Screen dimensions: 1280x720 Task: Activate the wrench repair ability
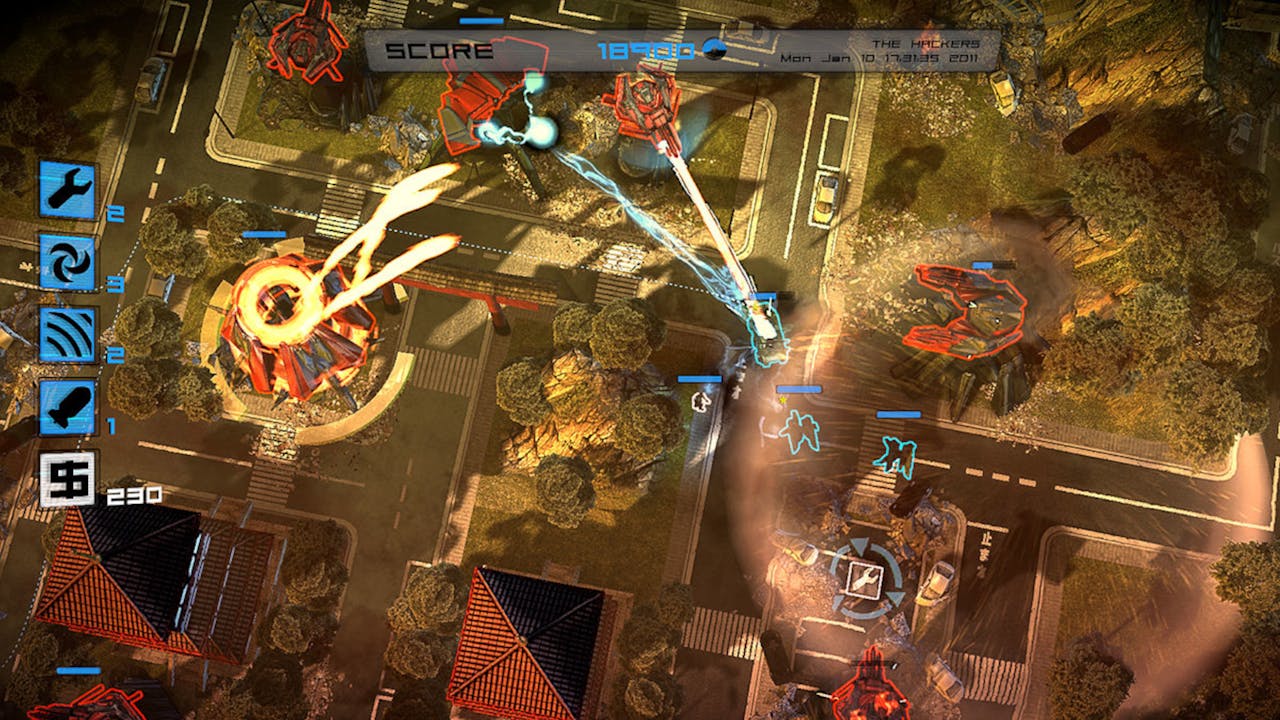(68, 189)
